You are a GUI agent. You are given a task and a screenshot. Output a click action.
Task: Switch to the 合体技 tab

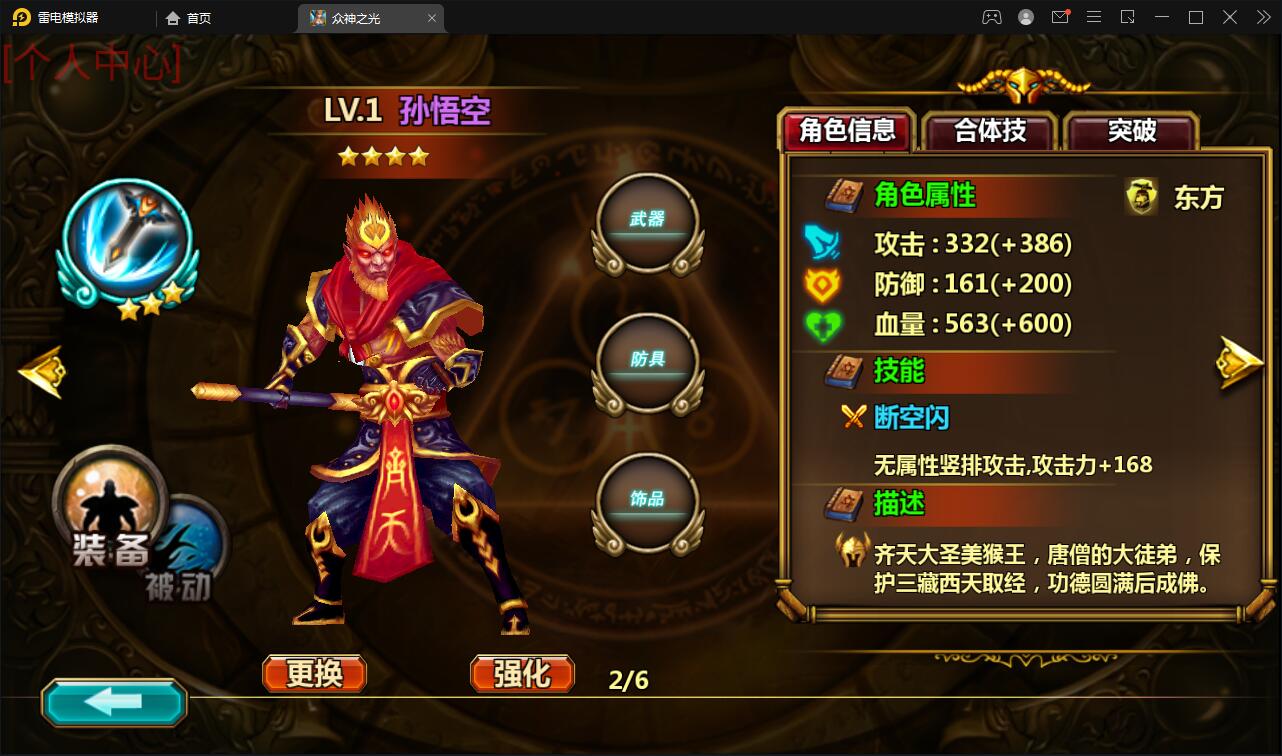[989, 131]
